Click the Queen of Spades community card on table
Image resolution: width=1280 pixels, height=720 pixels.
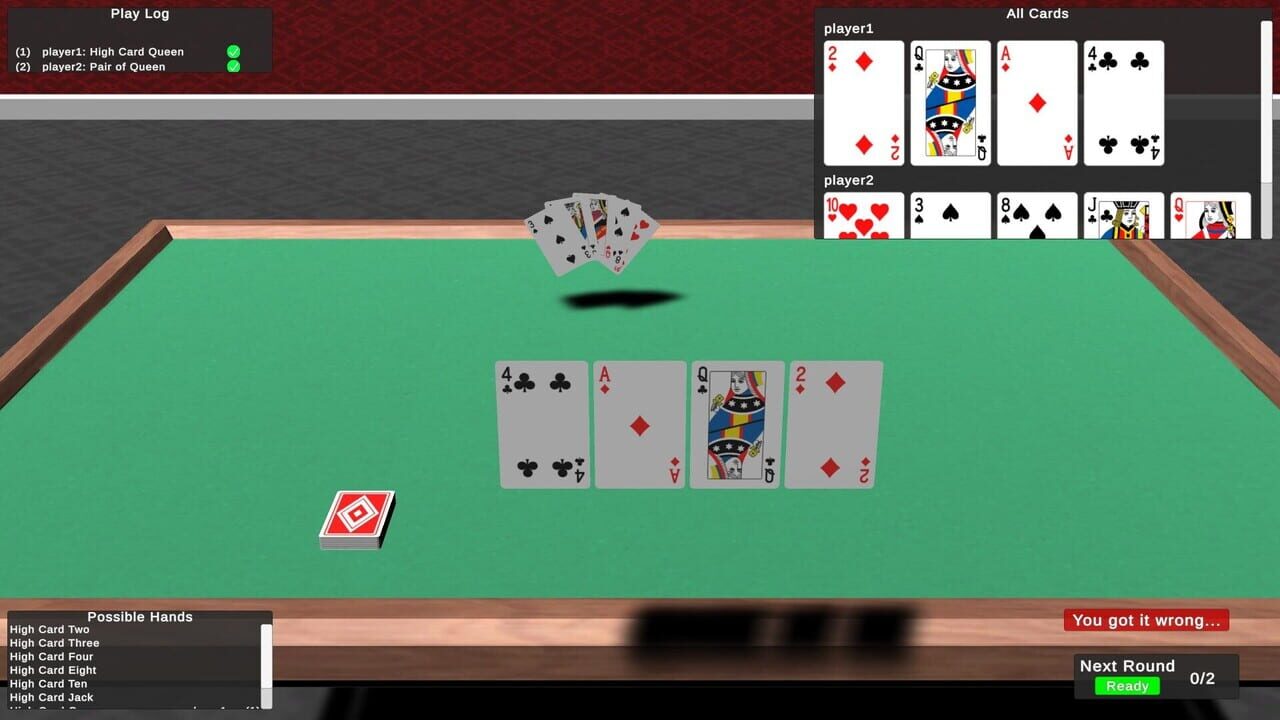736,423
